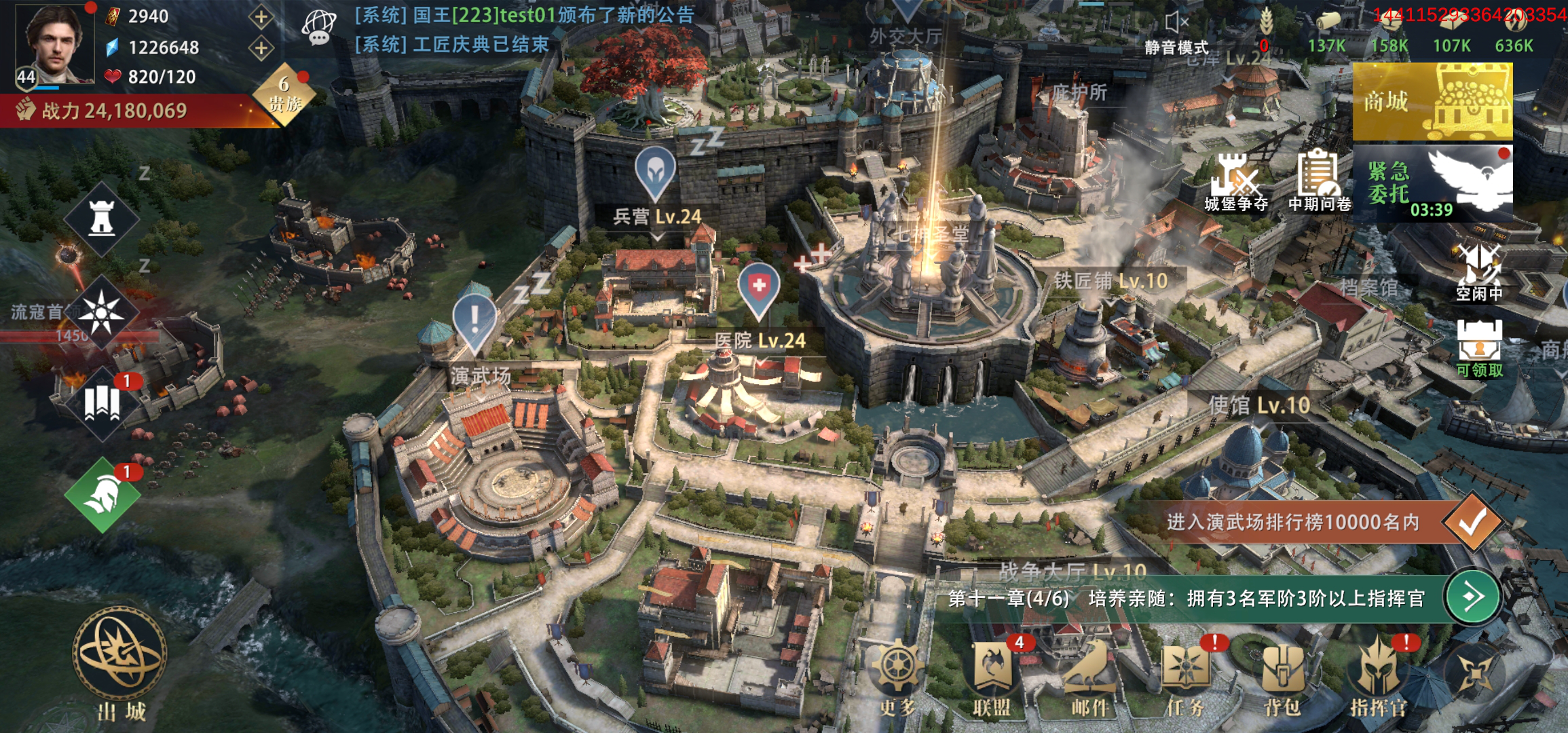This screenshot has height=733, width=1568.
Task: Open the player avatar profile
Action: point(56,45)
